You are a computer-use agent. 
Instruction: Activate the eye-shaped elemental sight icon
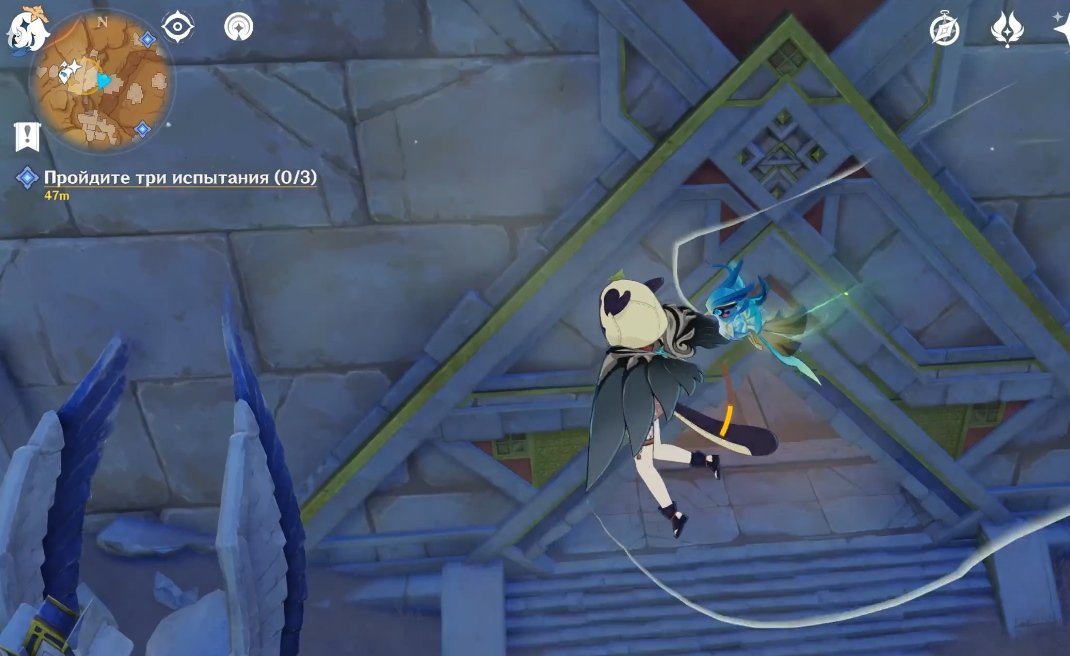tap(178, 27)
